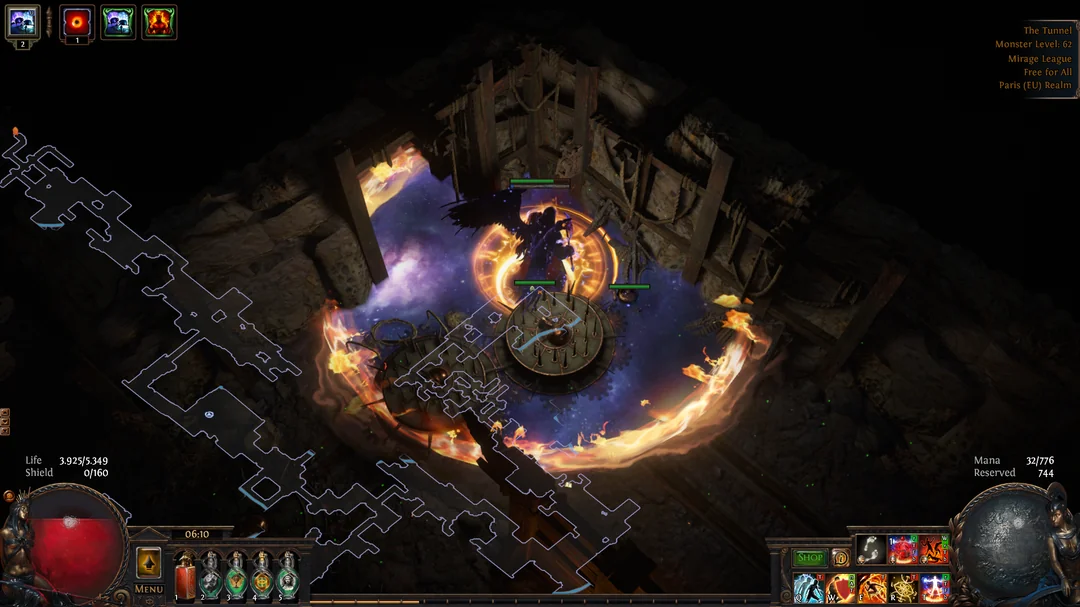This screenshot has height=607, width=1080.
Task: Select the footprints move skill slot
Action: (871, 550)
